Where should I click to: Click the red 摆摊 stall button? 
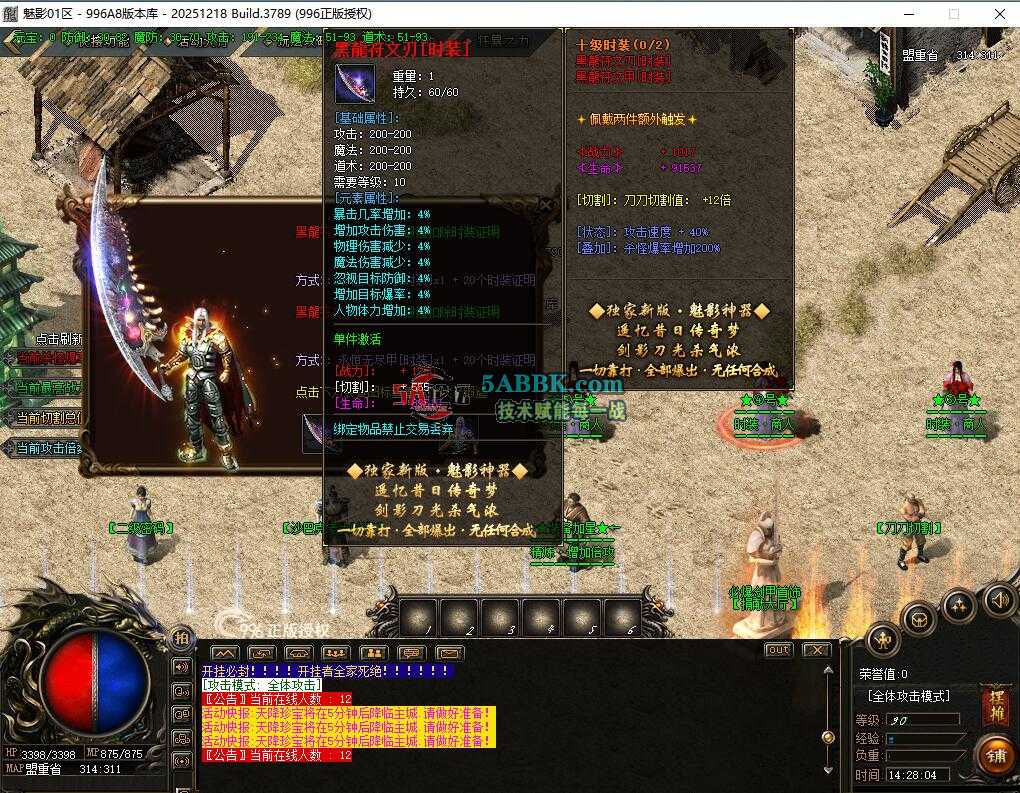(x=994, y=704)
